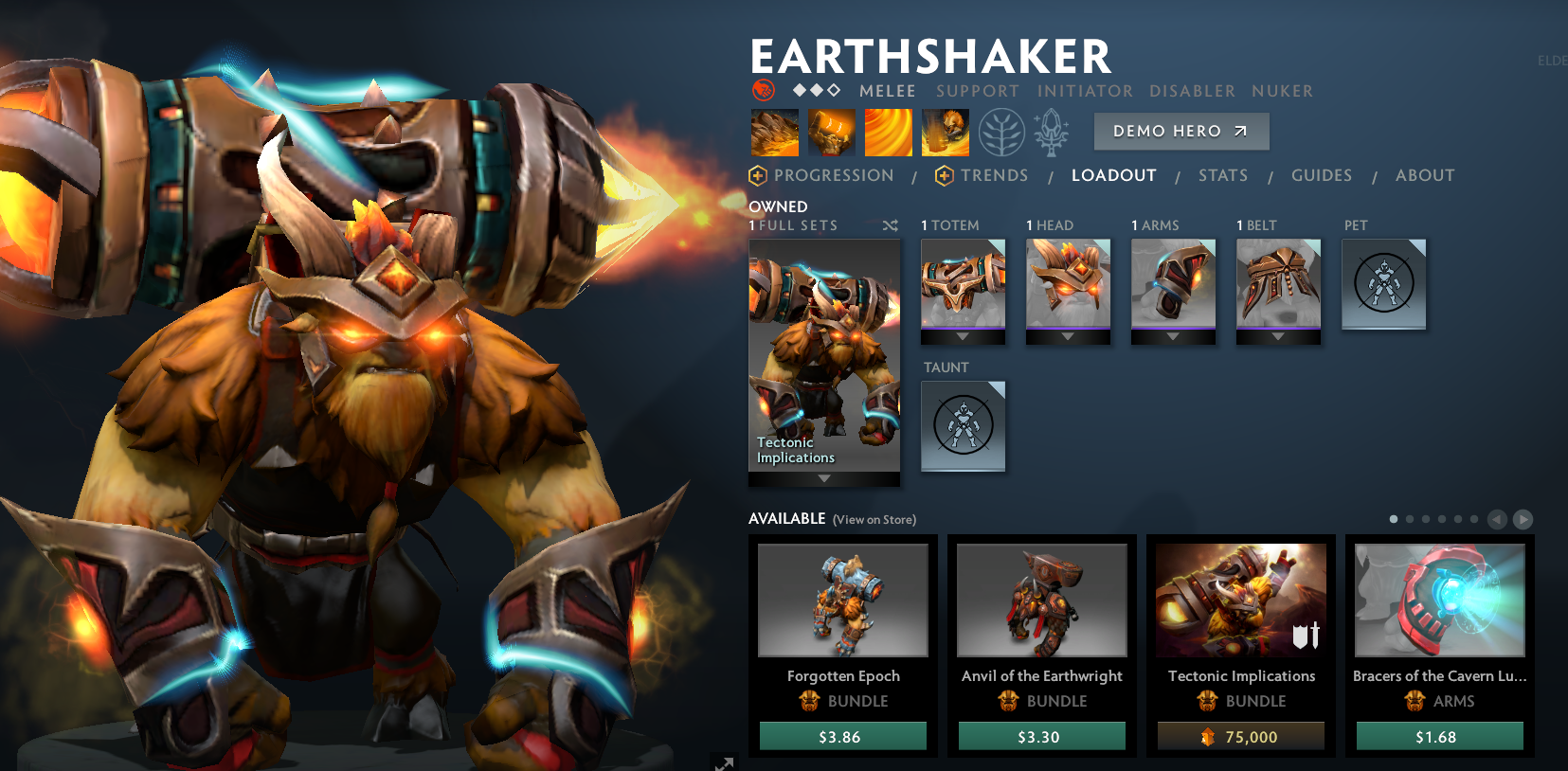Open the Echo Slam ability icon
Image resolution: width=1568 pixels, height=771 pixels.
pos(945,131)
